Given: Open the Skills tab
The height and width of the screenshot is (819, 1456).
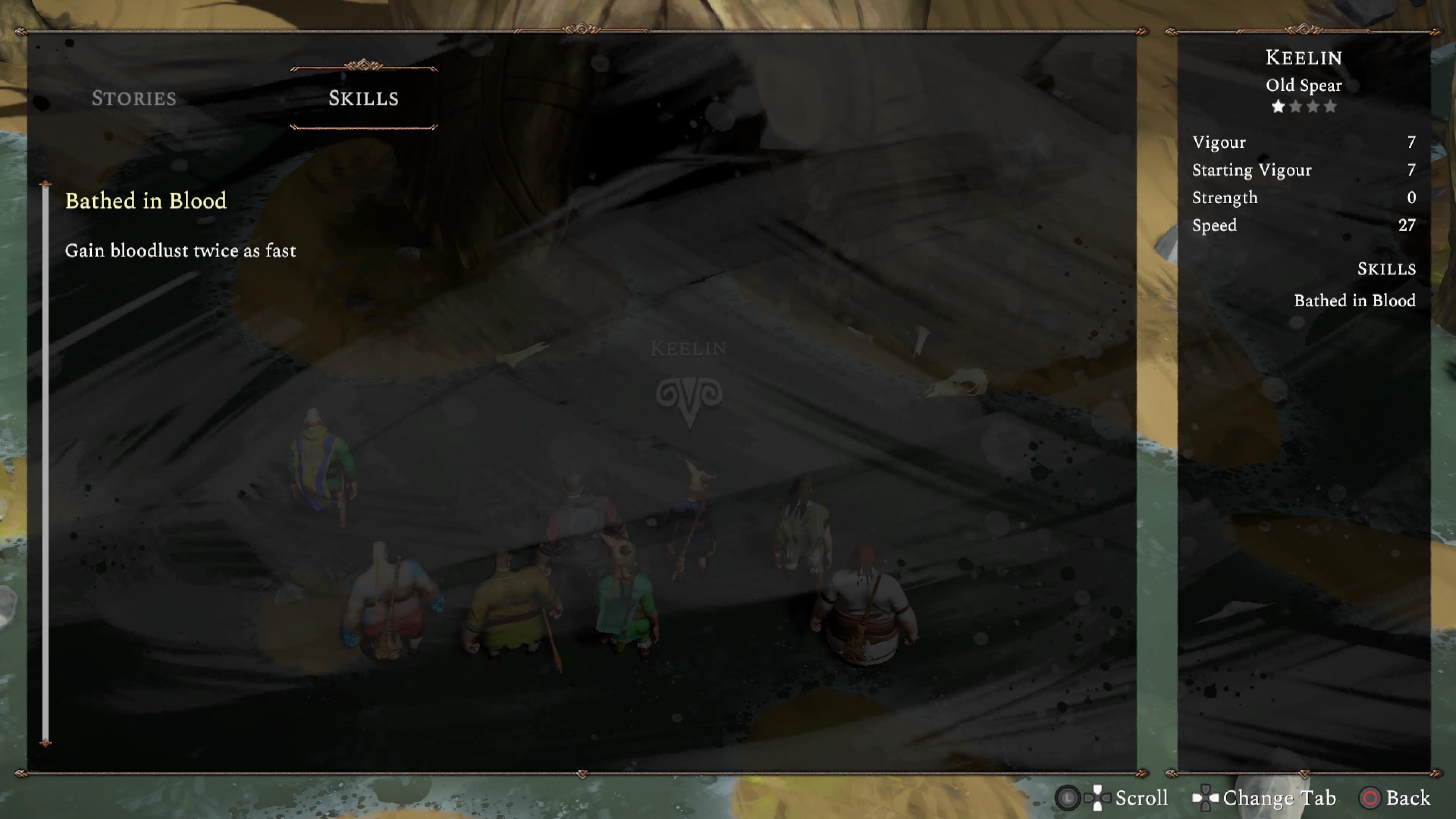Looking at the screenshot, I should pyautogui.click(x=364, y=99).
